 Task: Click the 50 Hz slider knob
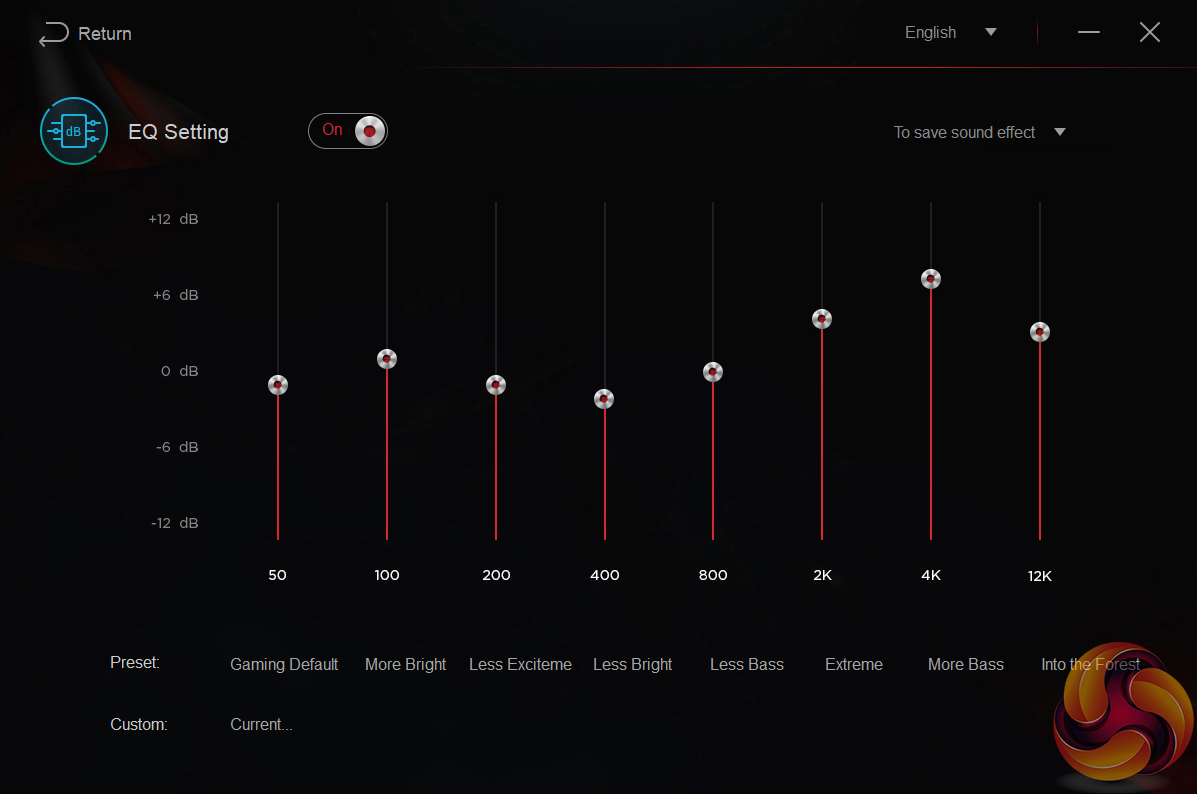click(x=278, y=385)
